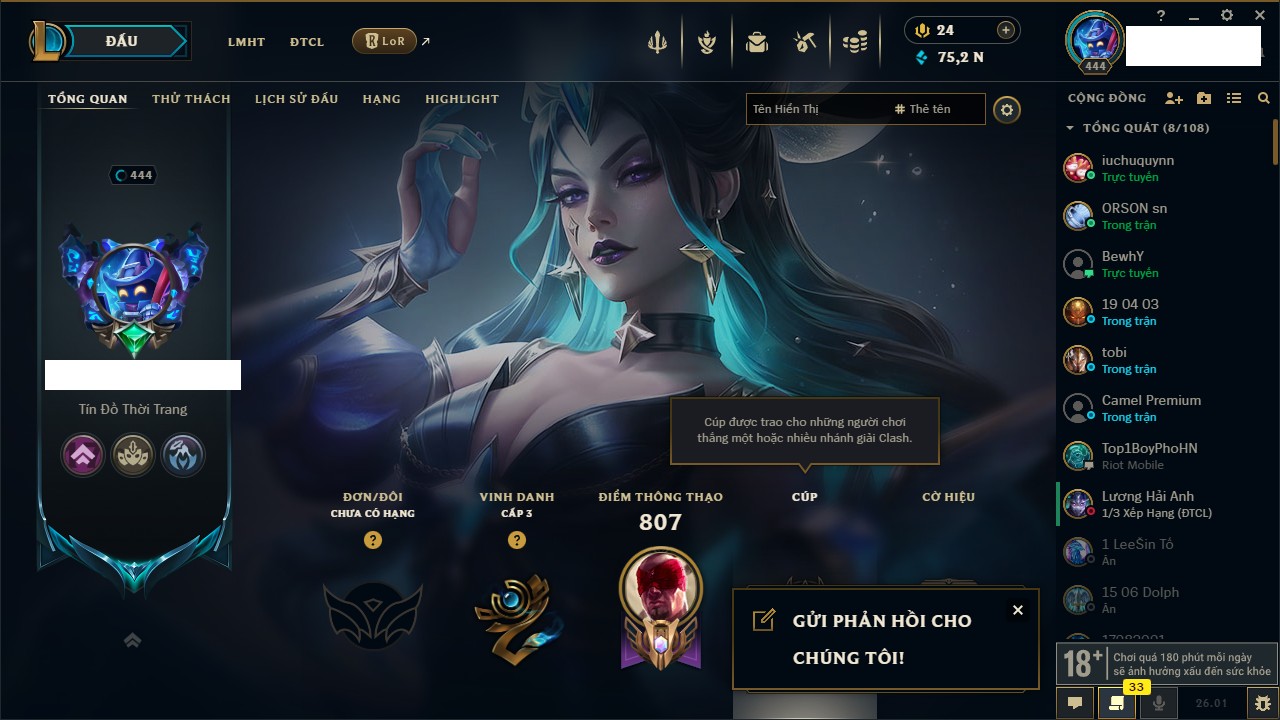View the LỊCH SỬ ĐẤU tab
The width and height of the screenshot is (1280, 720).
pos(296,99)
